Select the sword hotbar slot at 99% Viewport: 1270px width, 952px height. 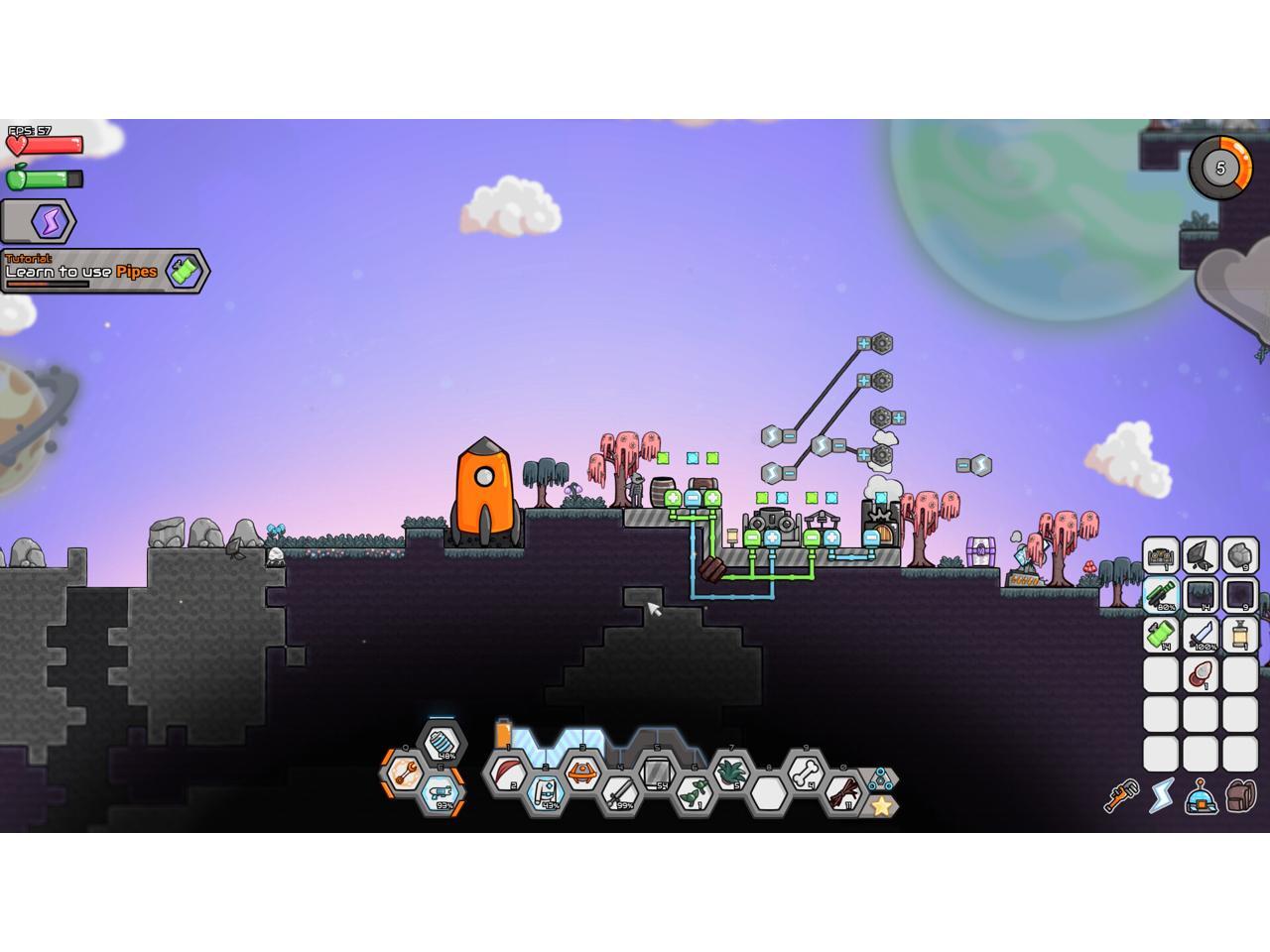[618, 791]
